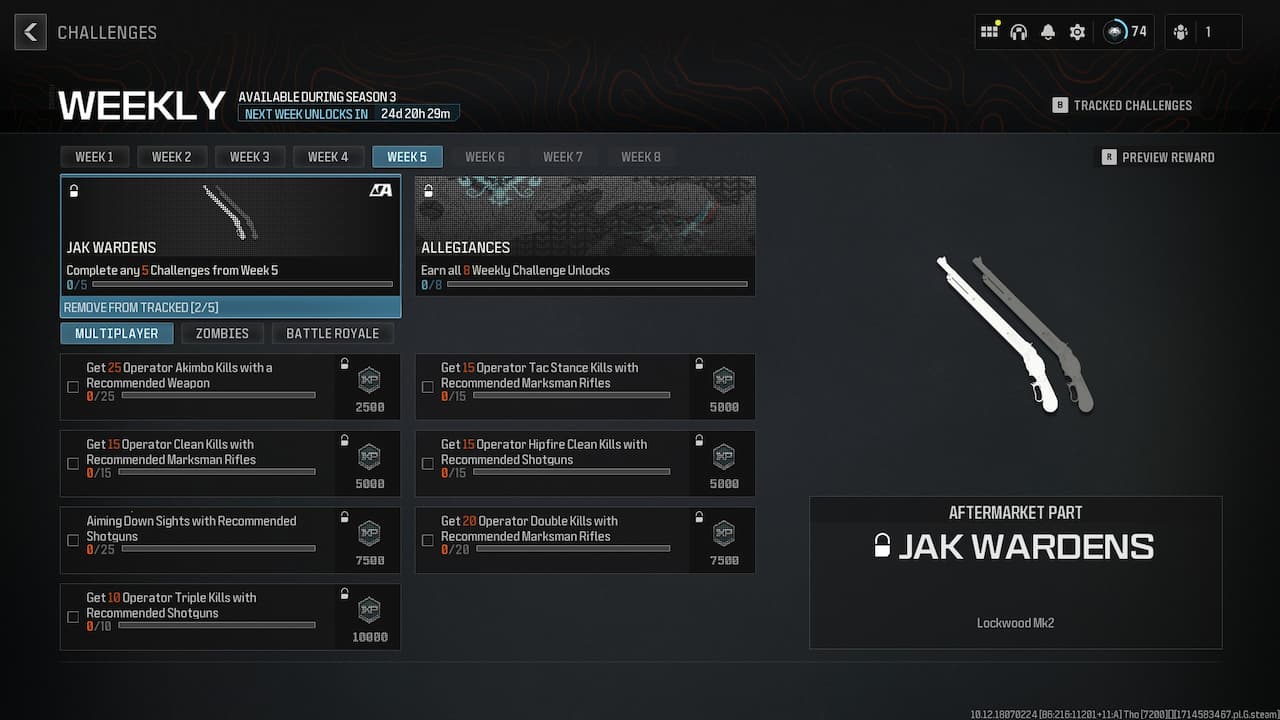
Task: Switch to the Battle Royale challenge list
Action: [x=334, y=333]
